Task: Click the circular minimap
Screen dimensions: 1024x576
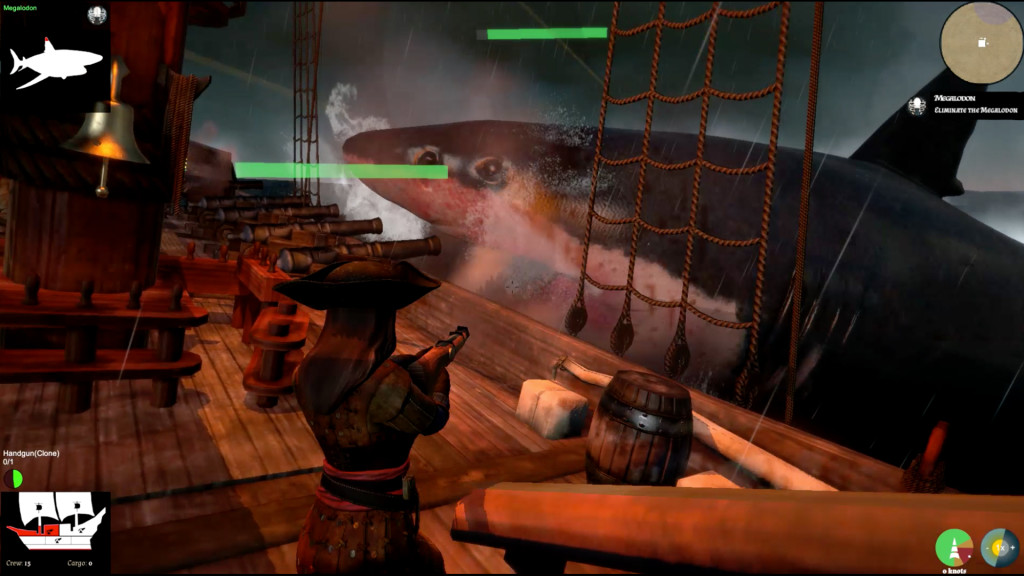Action: [x=981, y=42]
